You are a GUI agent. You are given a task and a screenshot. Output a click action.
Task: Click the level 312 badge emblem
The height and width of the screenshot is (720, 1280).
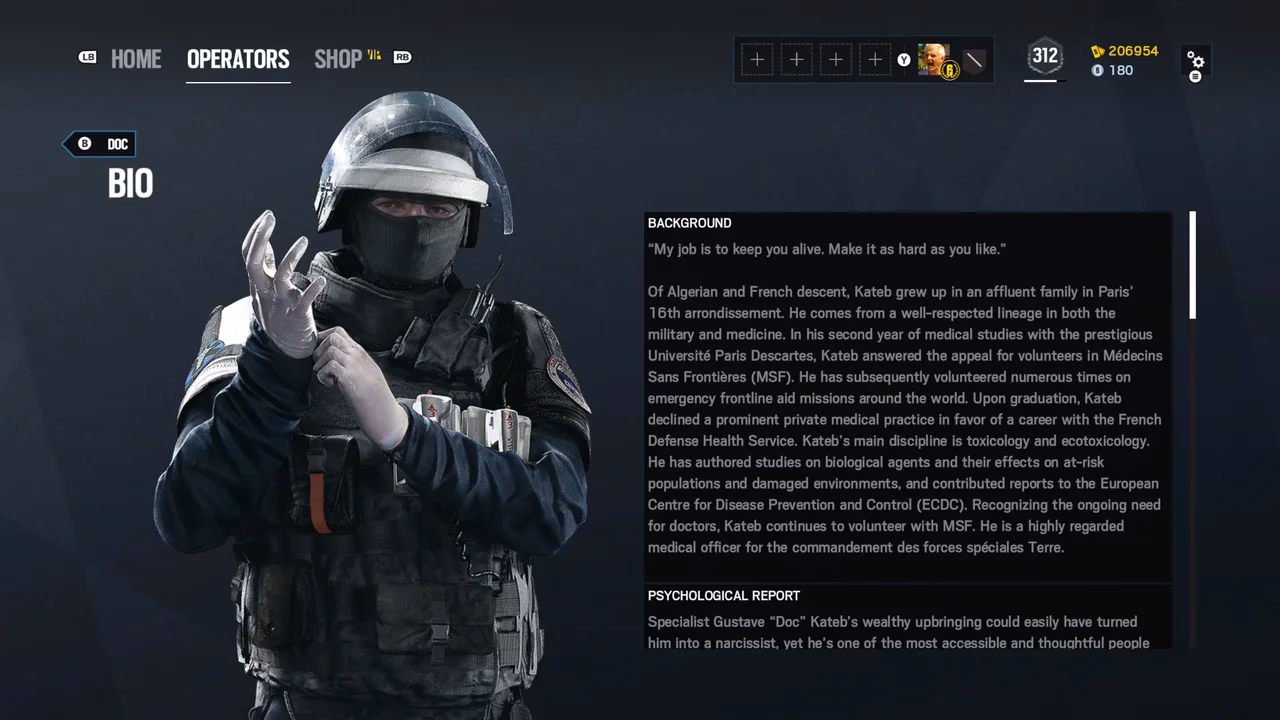[x=1044, y=57]
